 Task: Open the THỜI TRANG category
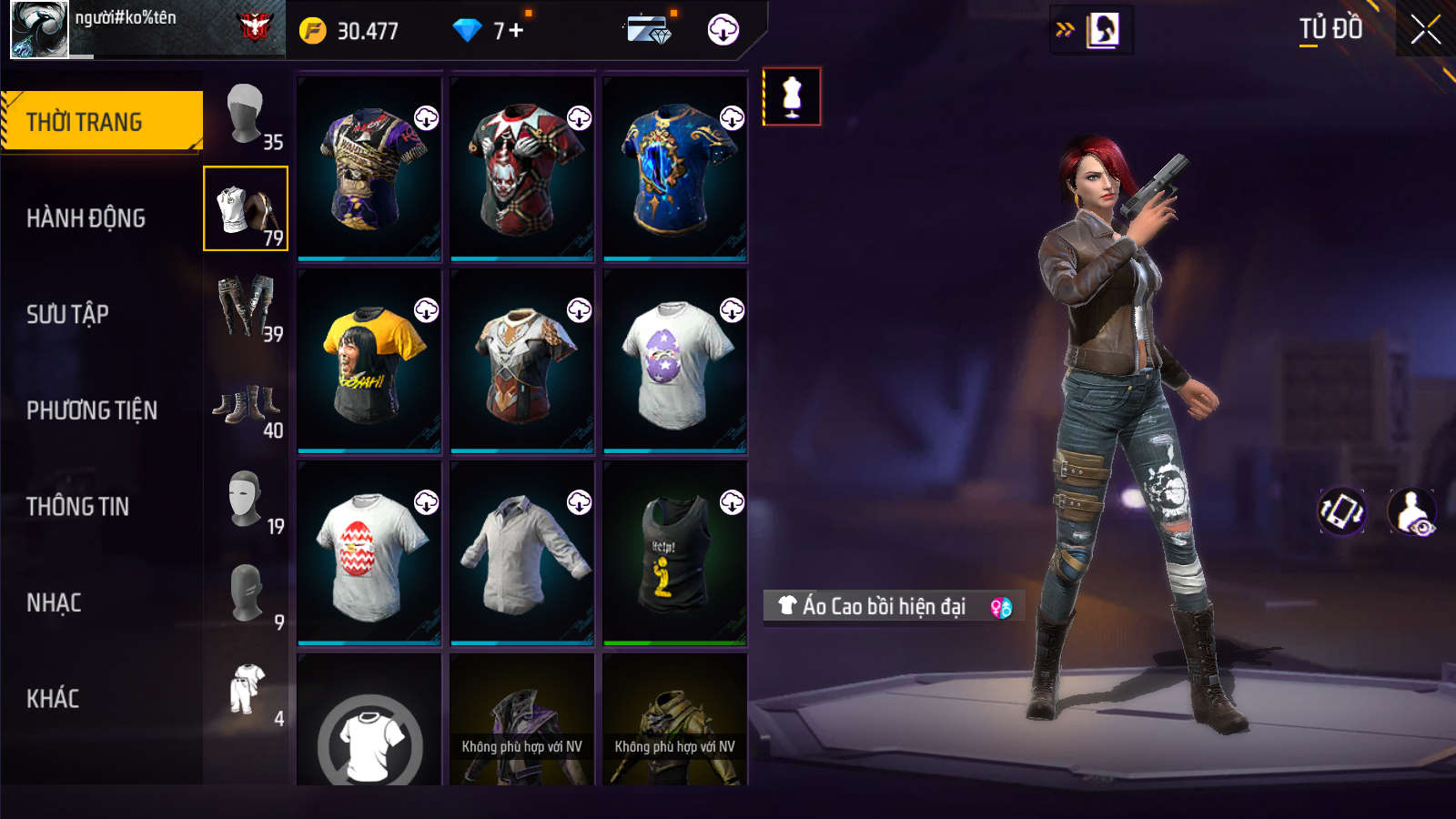(x=101, y=121)
